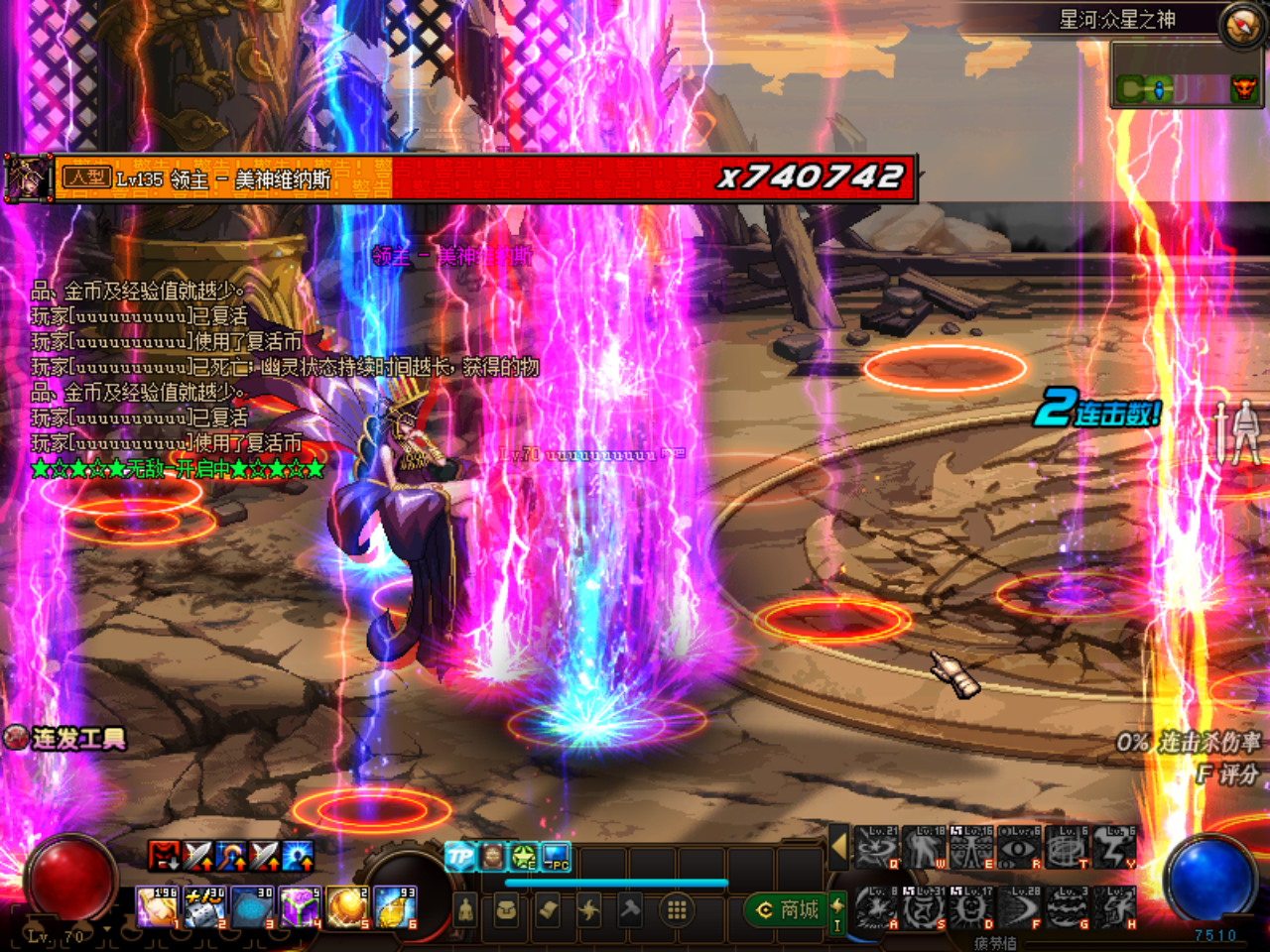The width and height of the screenshot is (1270, 952).
Task: Open the TP icon in the toolbar
Action: (459, 856)
